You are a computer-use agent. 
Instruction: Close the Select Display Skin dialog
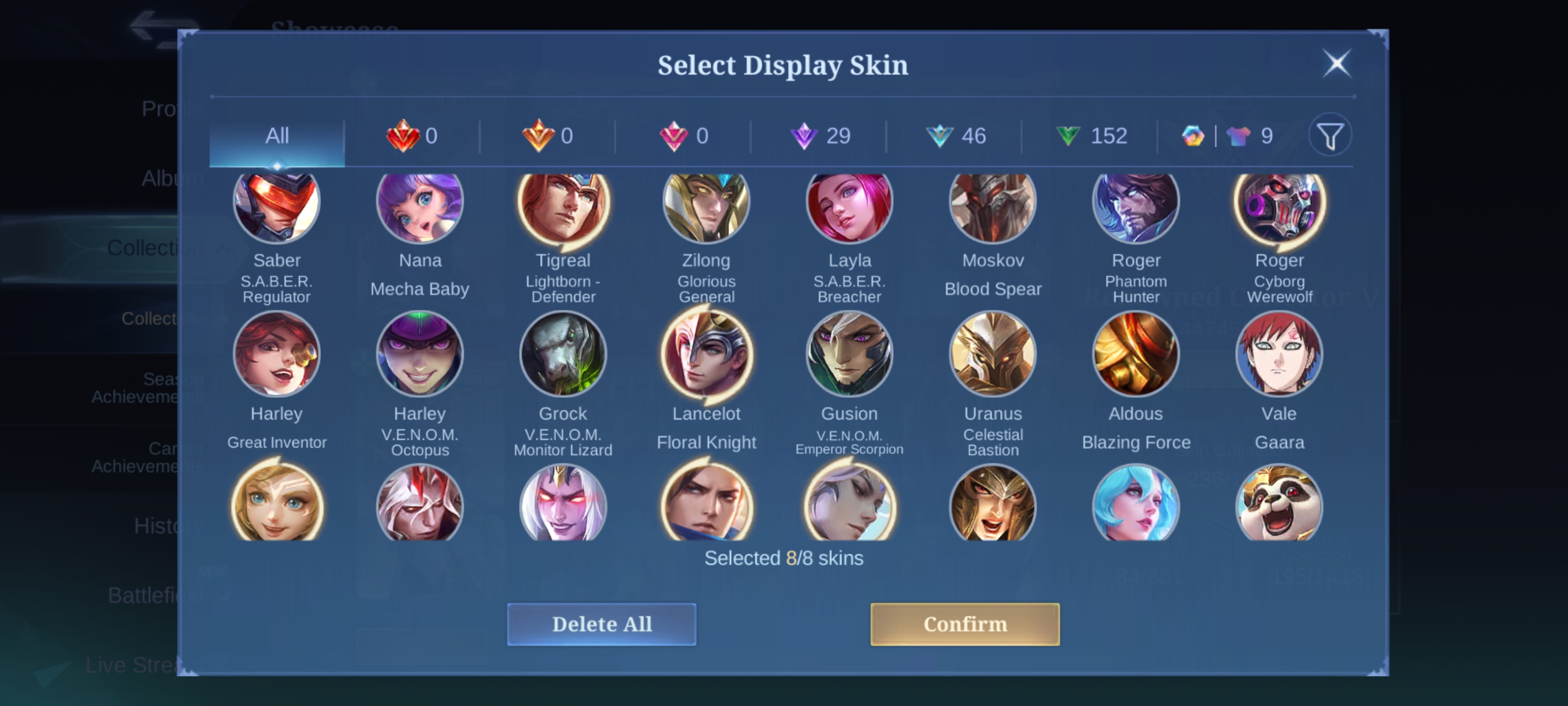(1336, 63)
